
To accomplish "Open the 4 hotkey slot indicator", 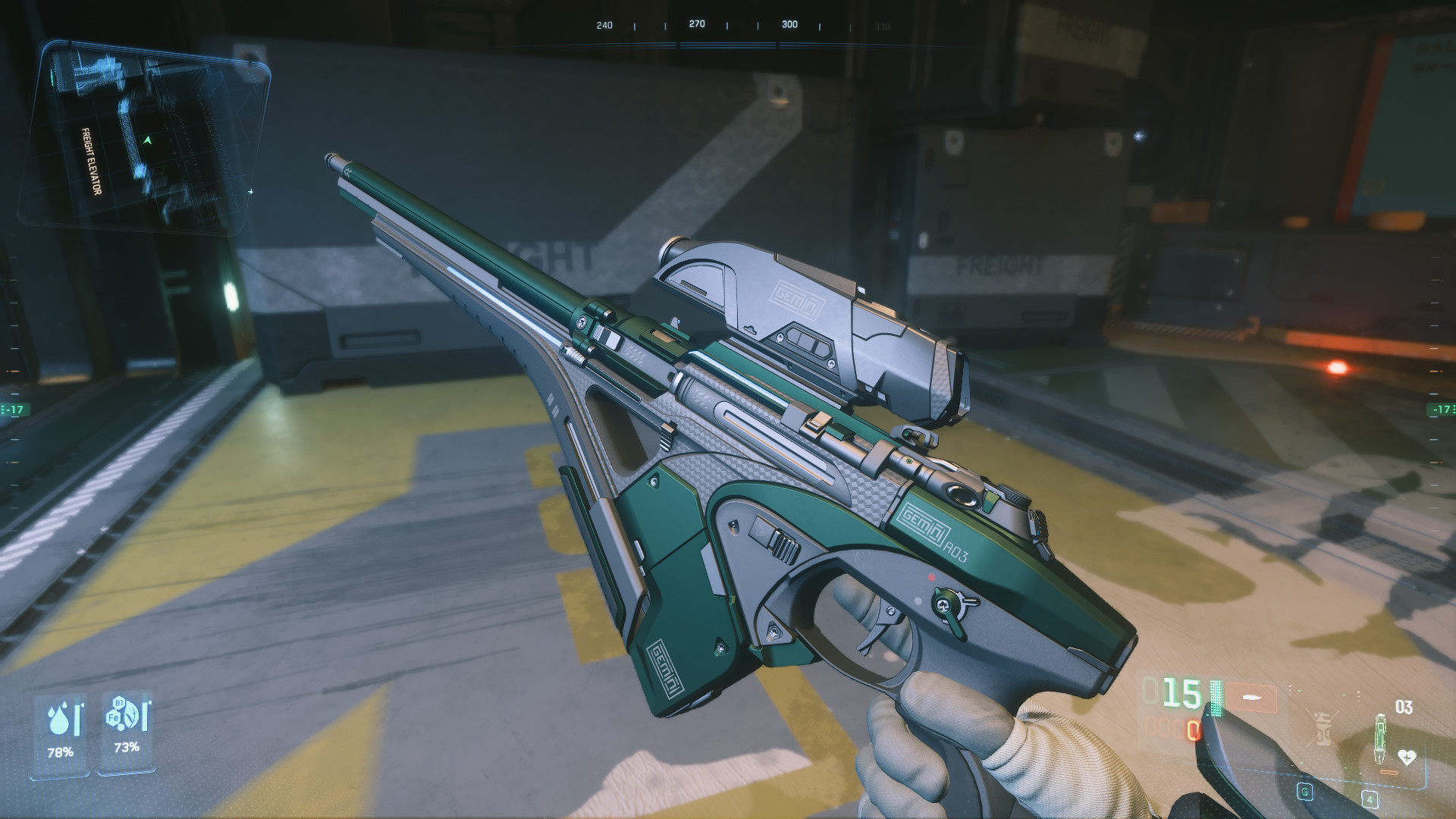I will tap(1370, 799).
